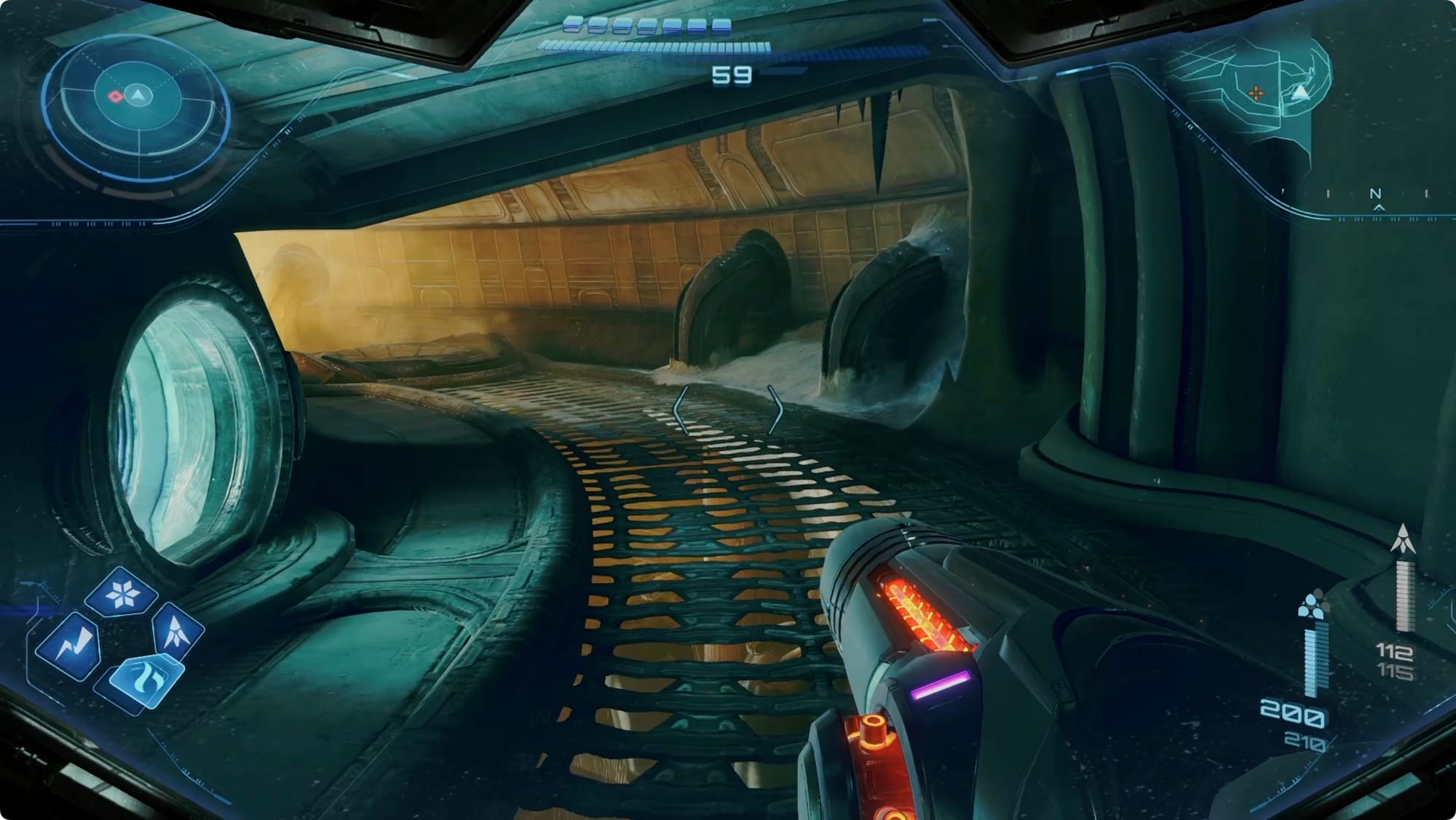Click the N compass heading marker
Screen dimensions: 1456x820
pos(1375,194)
